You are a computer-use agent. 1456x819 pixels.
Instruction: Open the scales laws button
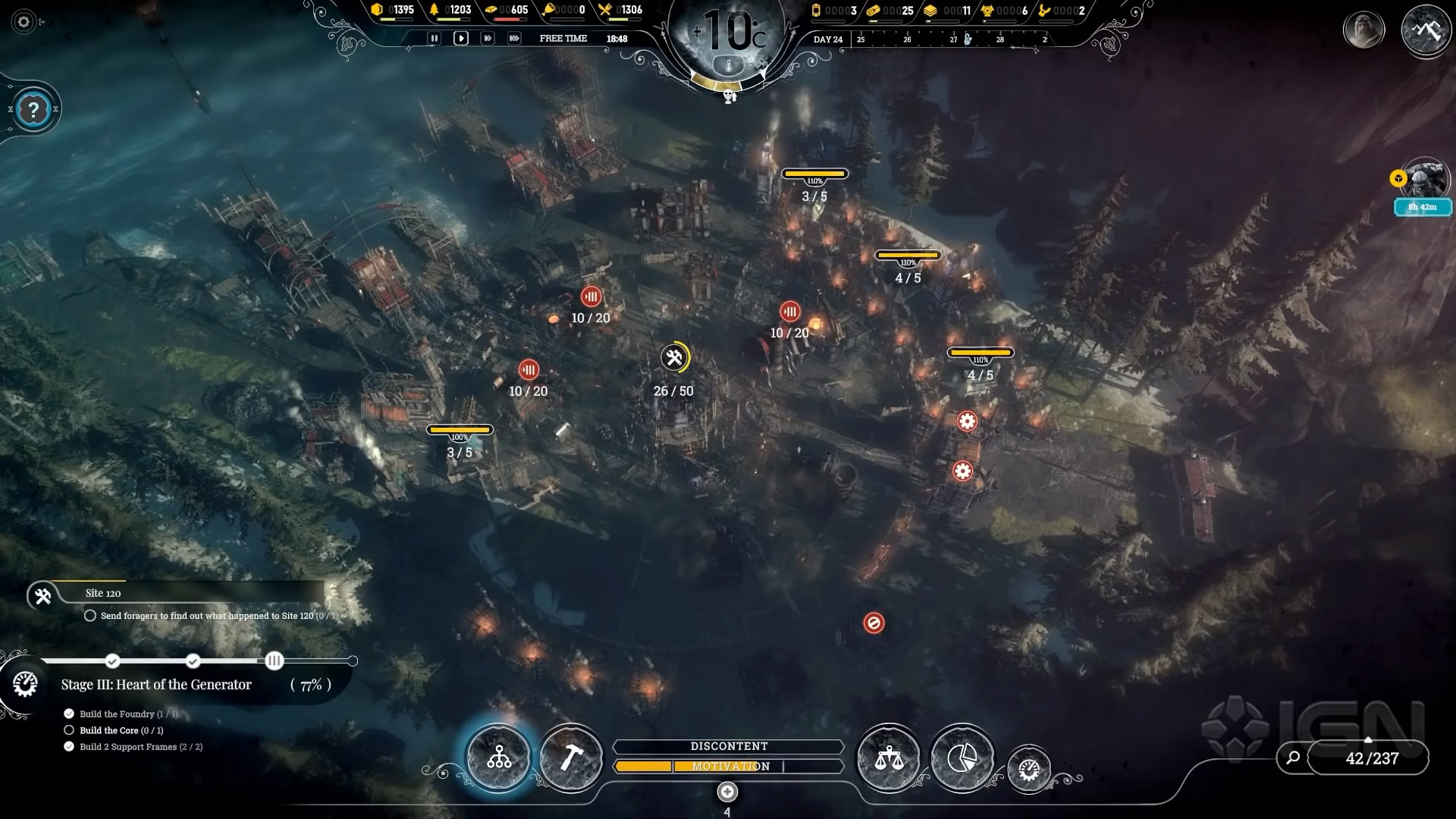click(x=888, y=757)
